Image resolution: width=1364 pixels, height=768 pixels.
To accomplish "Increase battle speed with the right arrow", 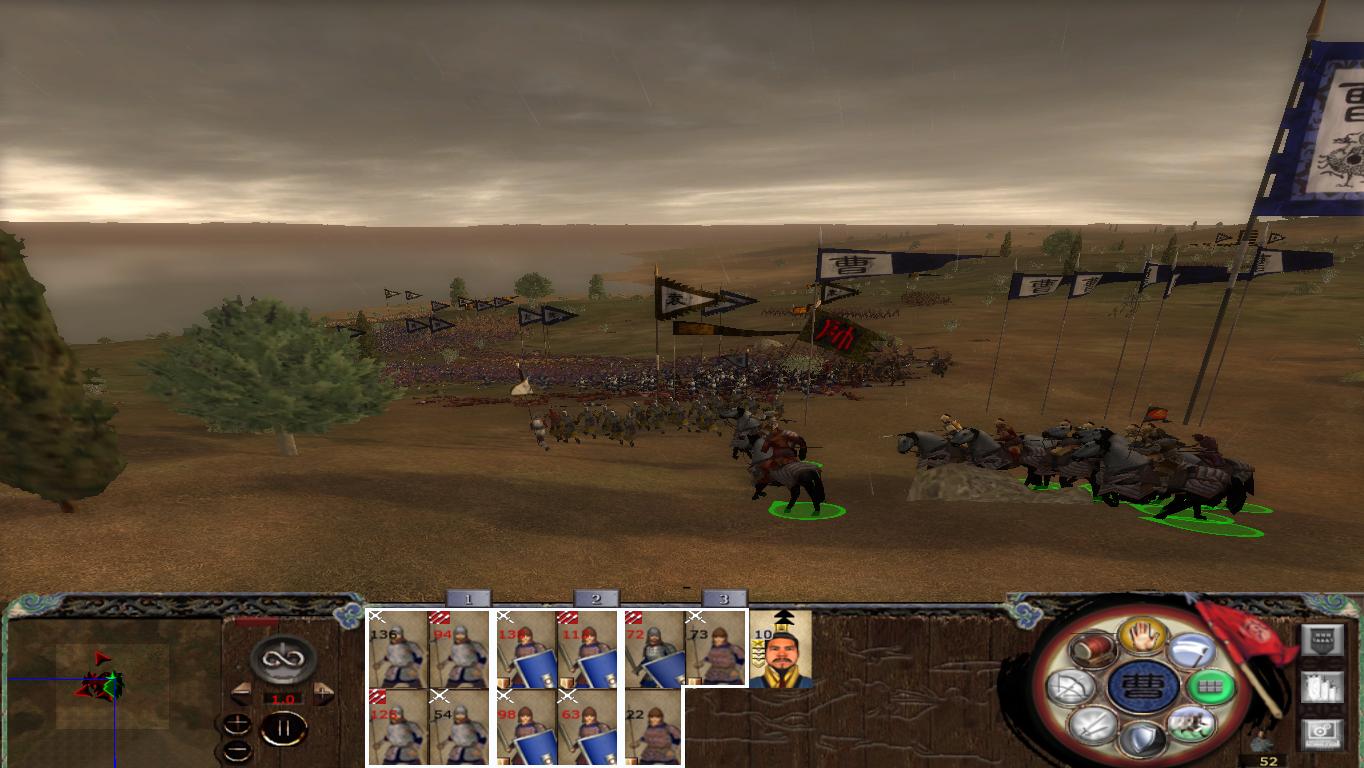I will [321, 694].
